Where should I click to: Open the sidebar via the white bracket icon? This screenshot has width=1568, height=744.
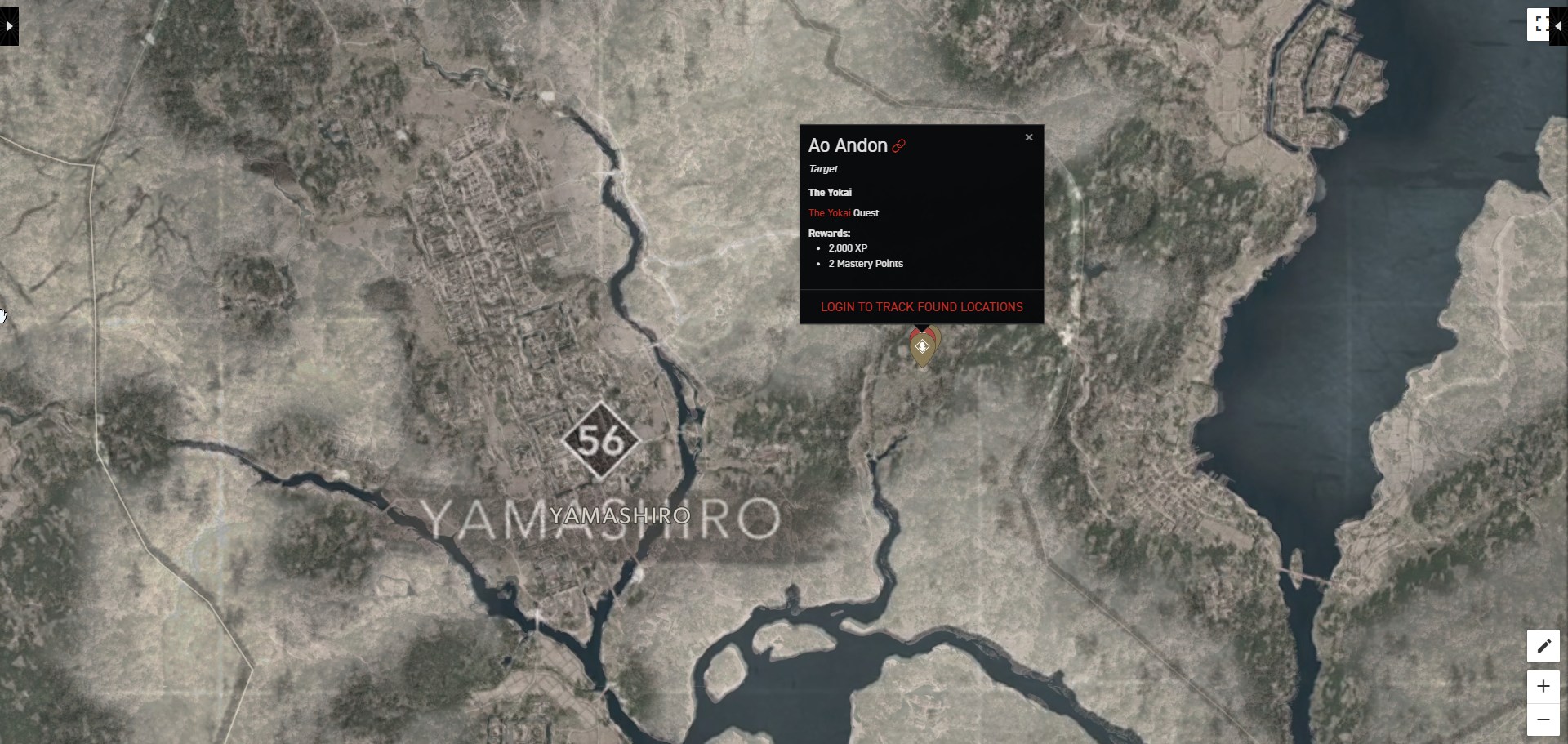pos(1539,25)
